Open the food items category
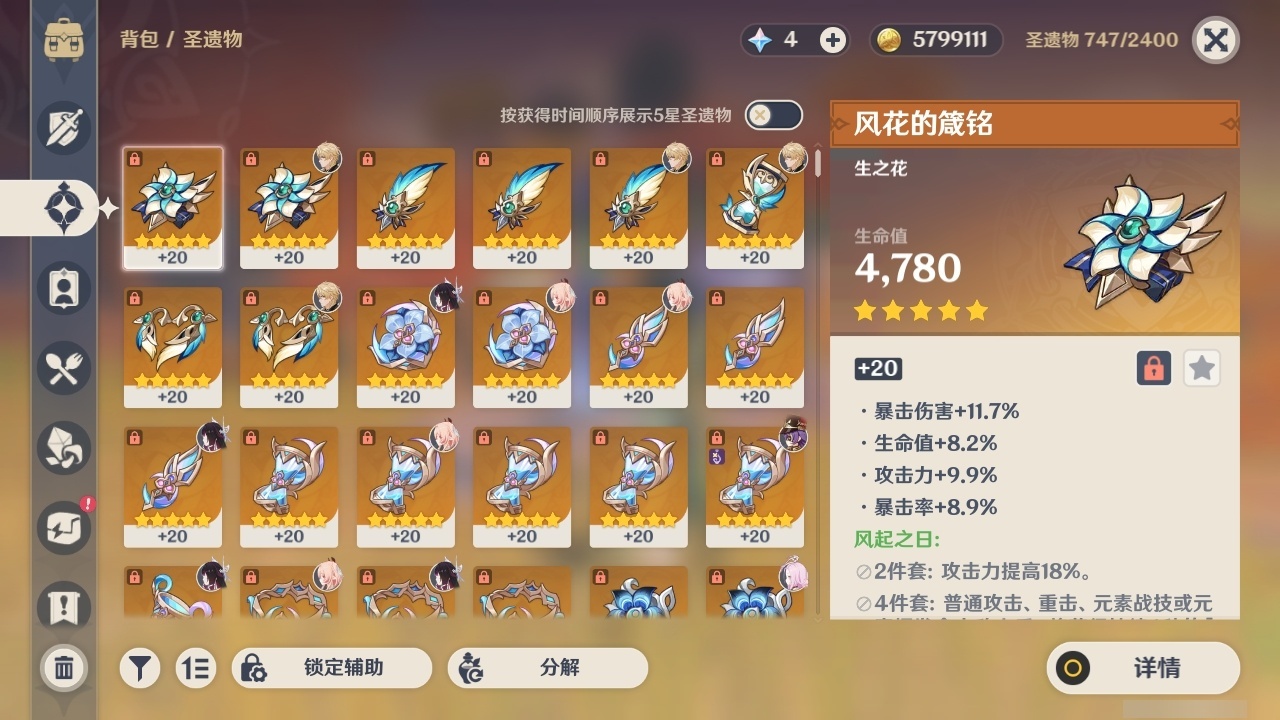The height and width of the screenshot is (720, 1280). pos(62,368)
